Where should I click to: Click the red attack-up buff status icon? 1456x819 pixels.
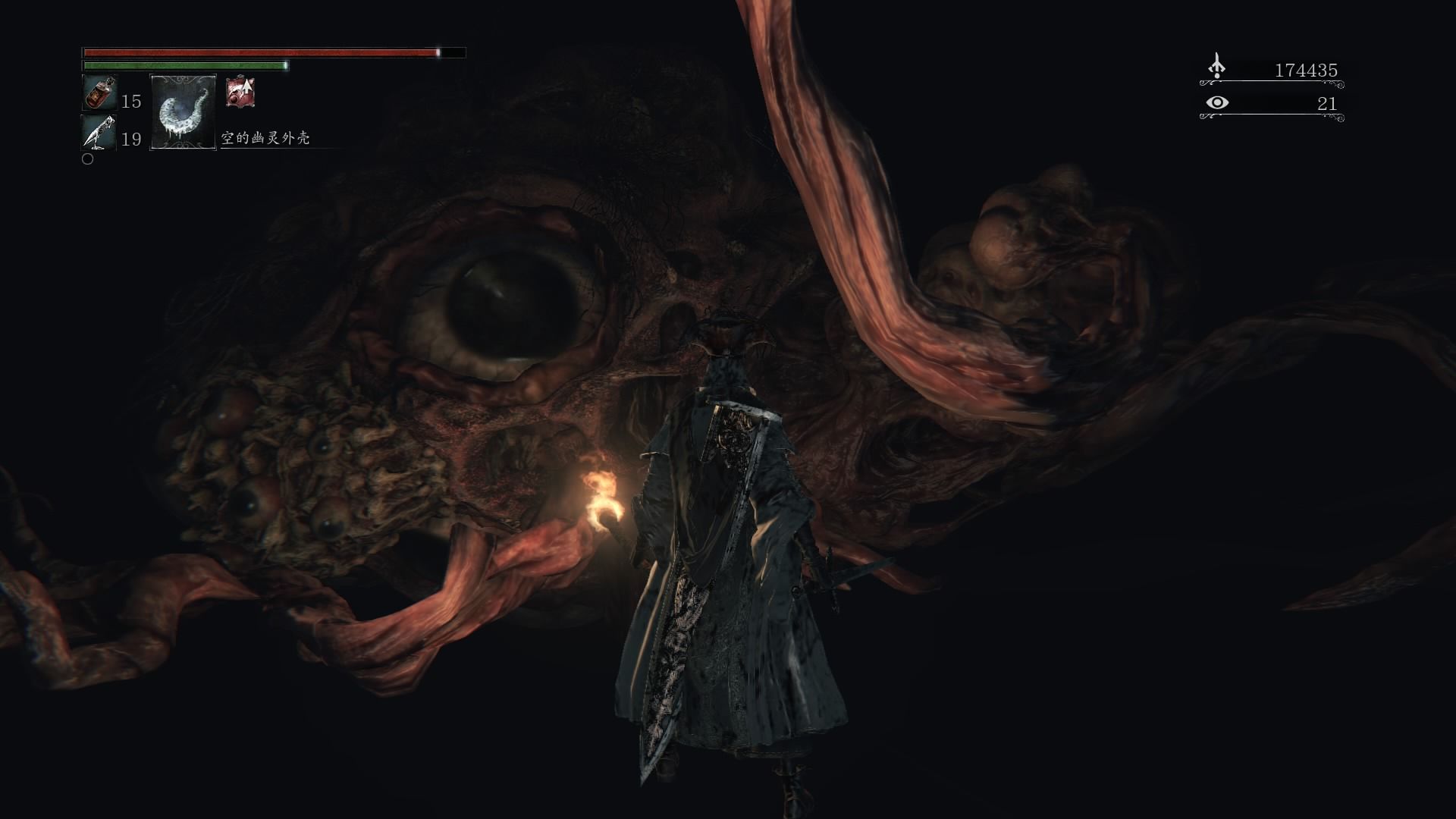pyautogui.click(x=240, y=93)
